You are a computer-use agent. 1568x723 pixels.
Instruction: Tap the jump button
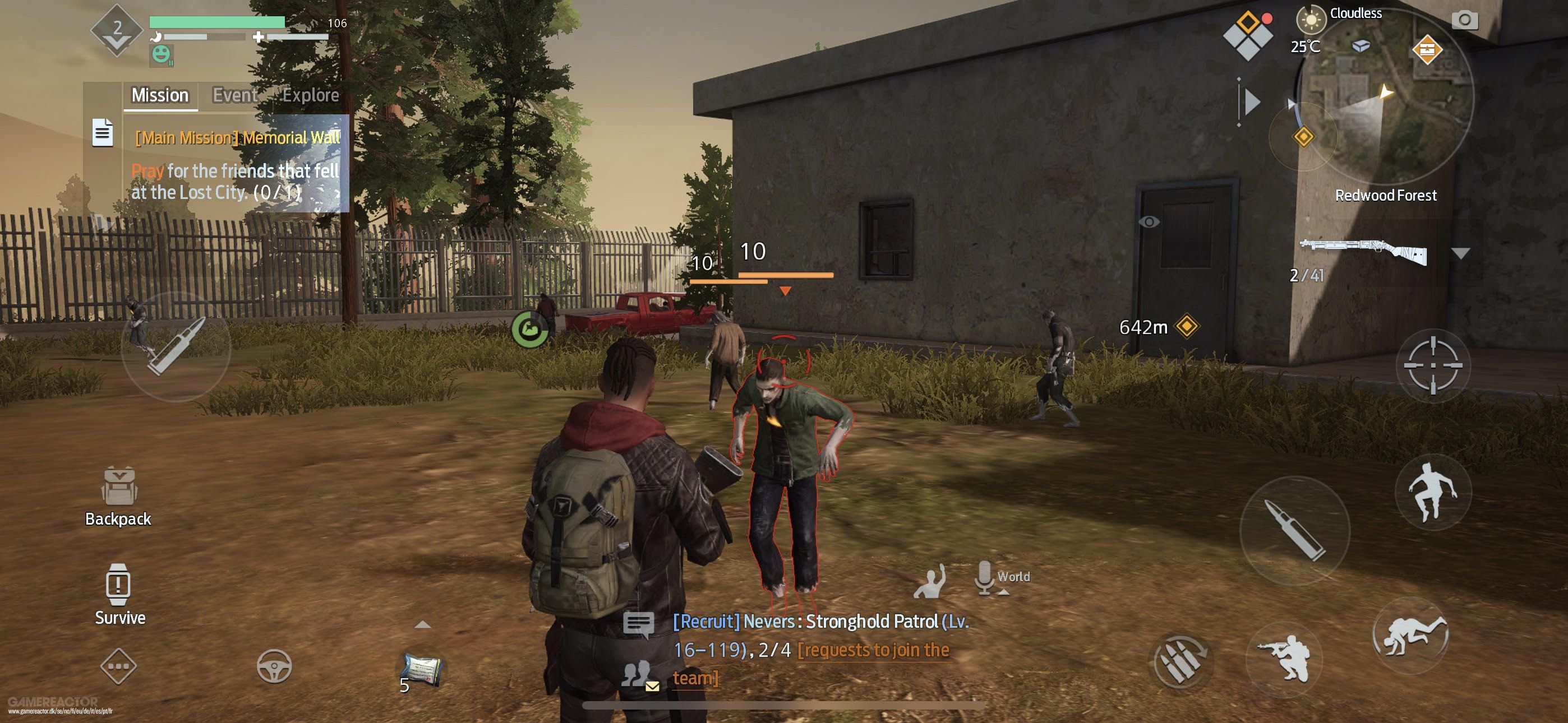pos(1432,492)
